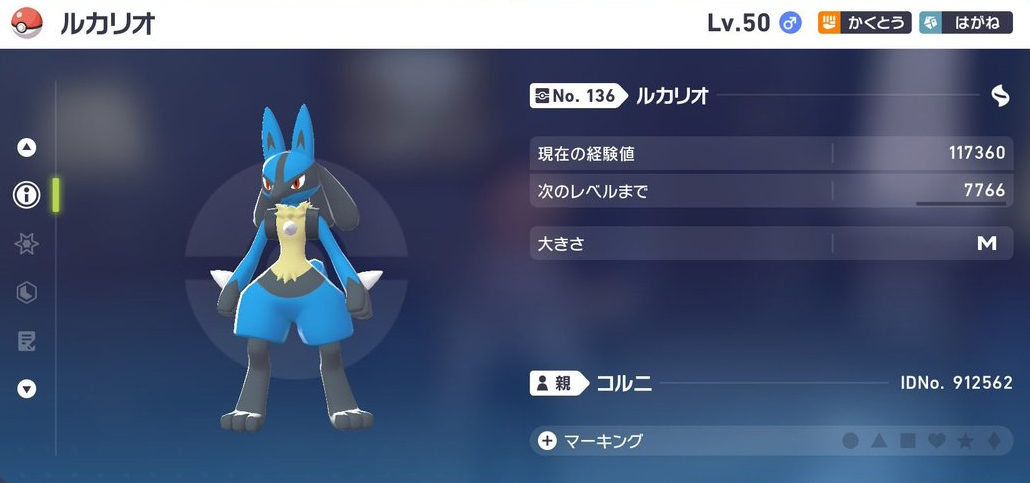The width and height of the screenshot is (1030, 483).
Task: Select the info tab icon
Action: (27, 195)
